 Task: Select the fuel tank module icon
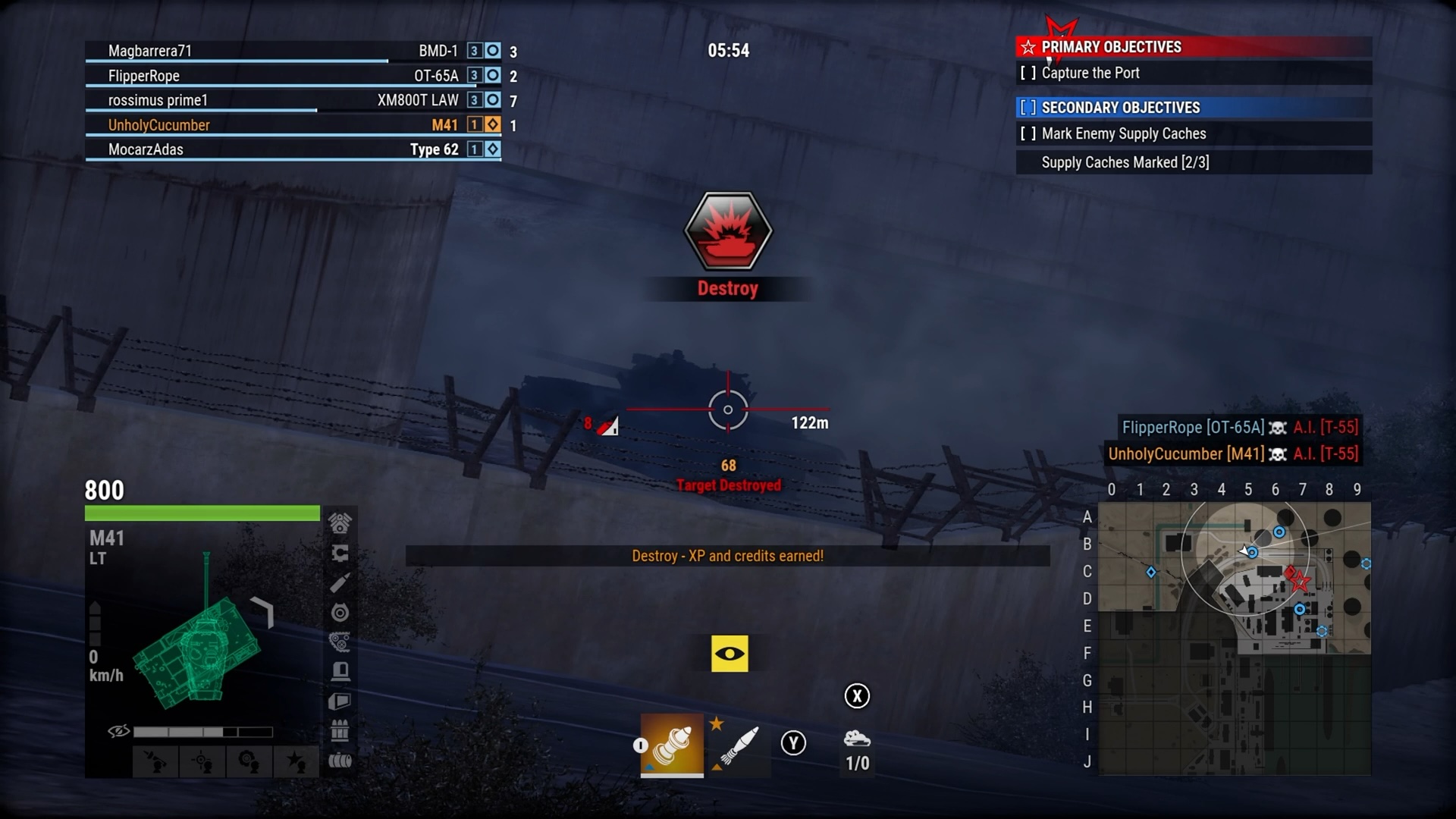click(x=341, y=761)
